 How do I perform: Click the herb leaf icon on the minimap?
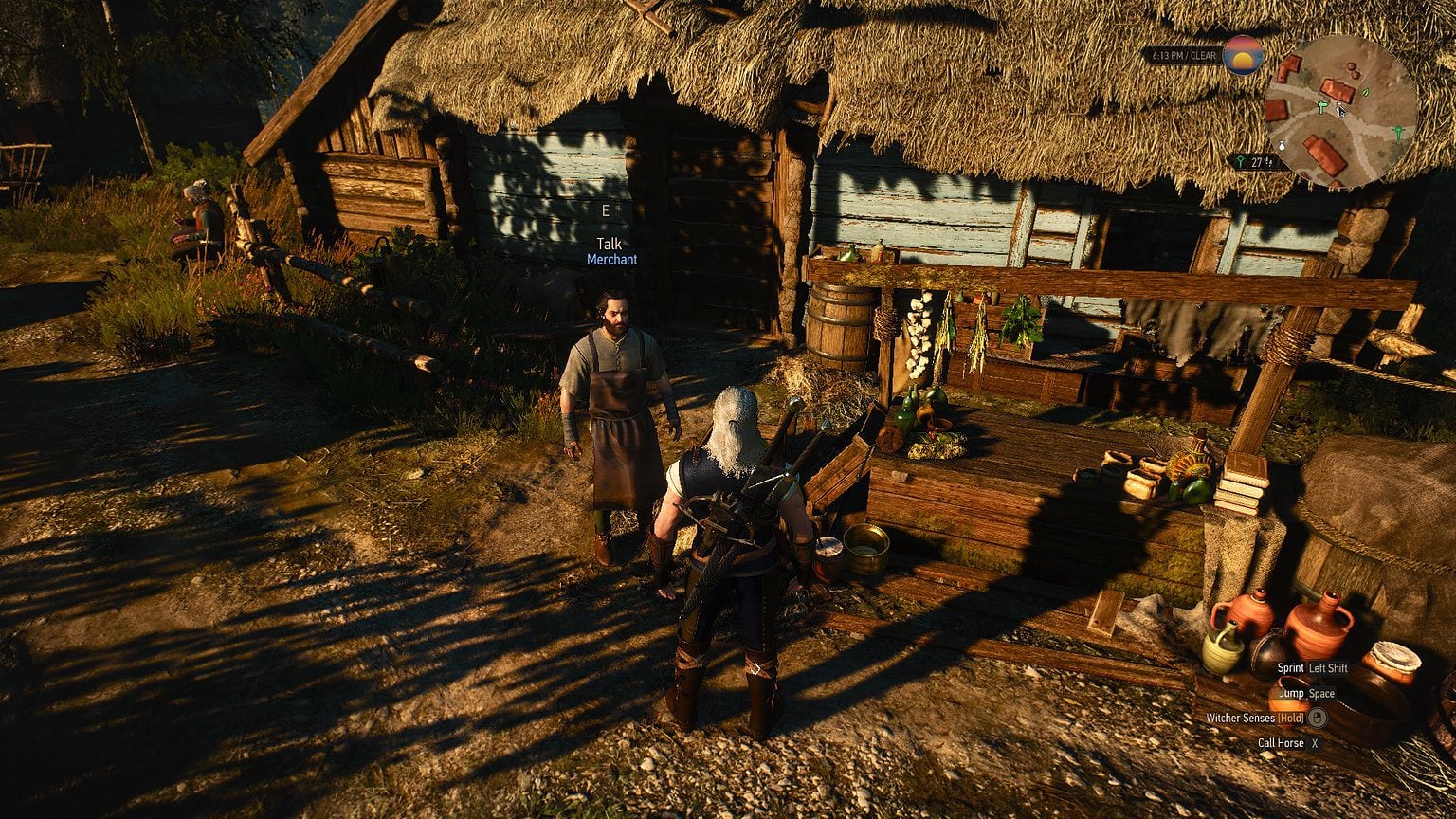(x=1365, y=93)
